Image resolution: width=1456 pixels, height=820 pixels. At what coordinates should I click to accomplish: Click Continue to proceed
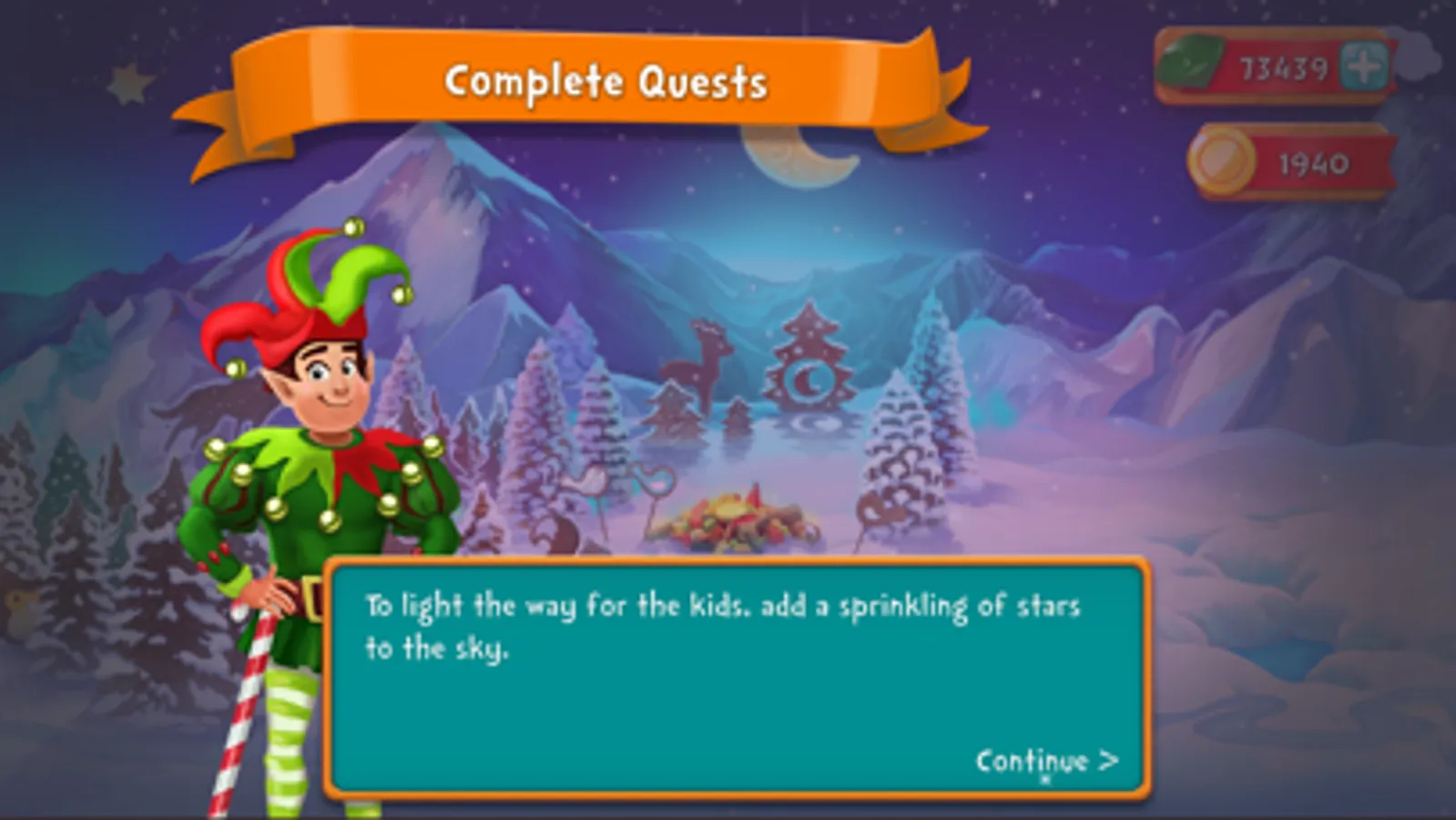(x=1045, y=758)
